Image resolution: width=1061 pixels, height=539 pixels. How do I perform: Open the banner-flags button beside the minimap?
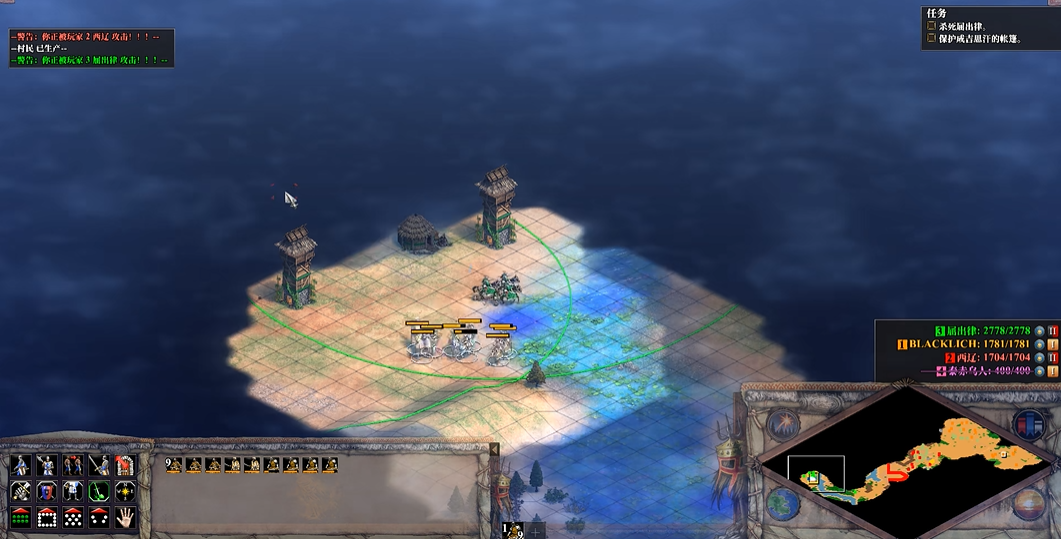tap(1028, 423)
